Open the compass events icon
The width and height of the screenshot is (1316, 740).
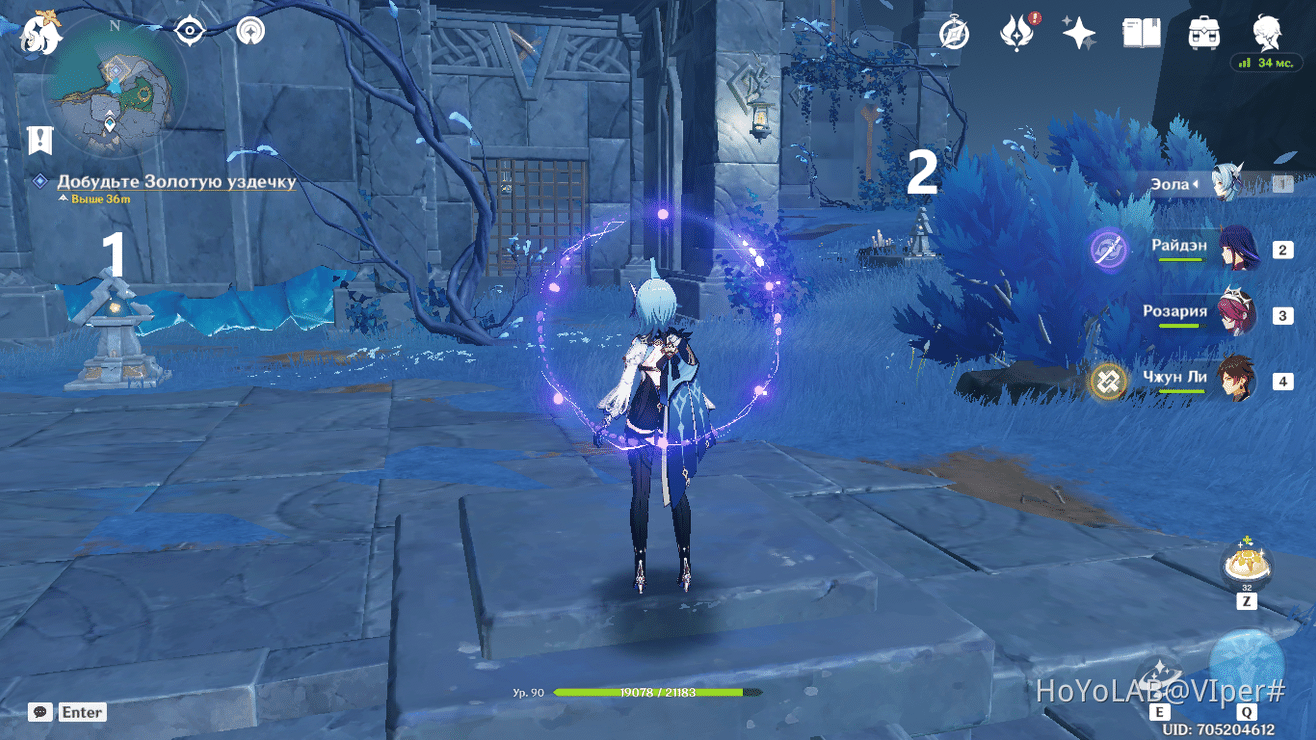point(954,34)
